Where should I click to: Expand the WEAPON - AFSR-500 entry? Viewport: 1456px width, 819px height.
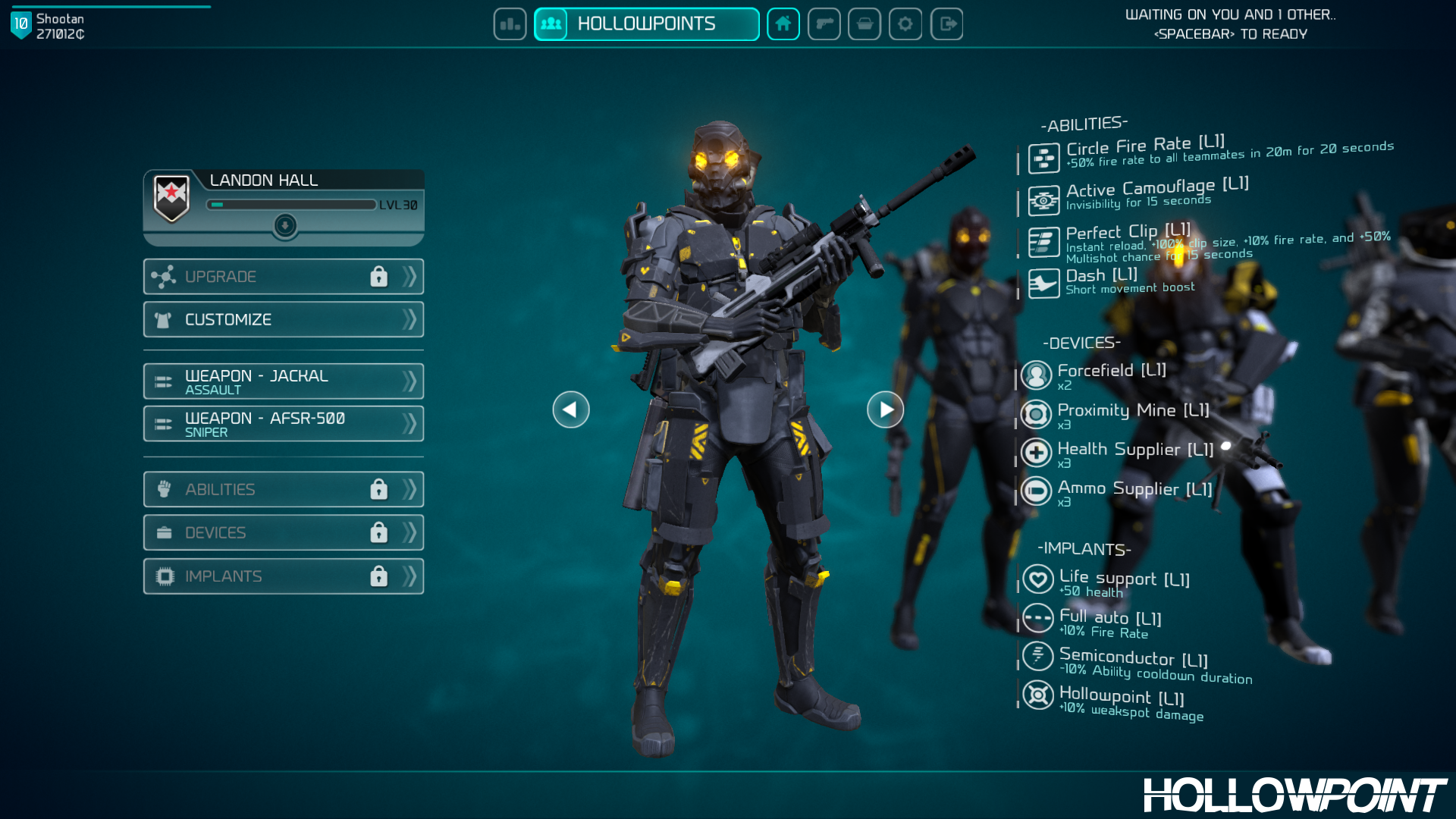[x=409, y=423]
